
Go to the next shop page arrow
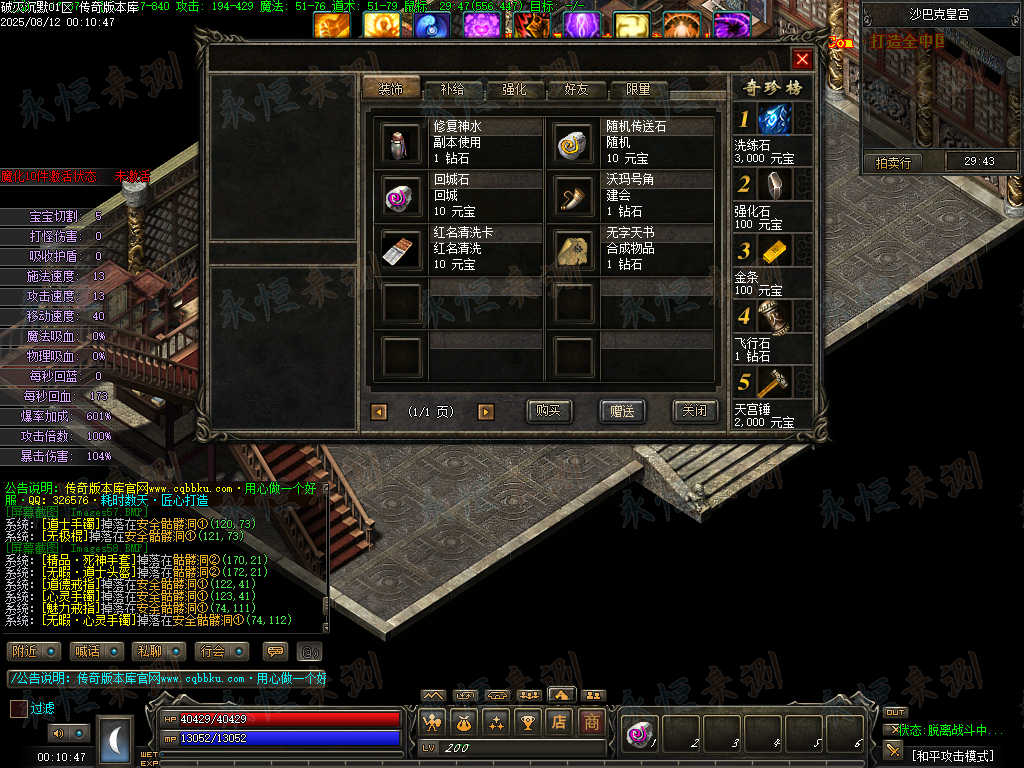[x=486, y=412]
